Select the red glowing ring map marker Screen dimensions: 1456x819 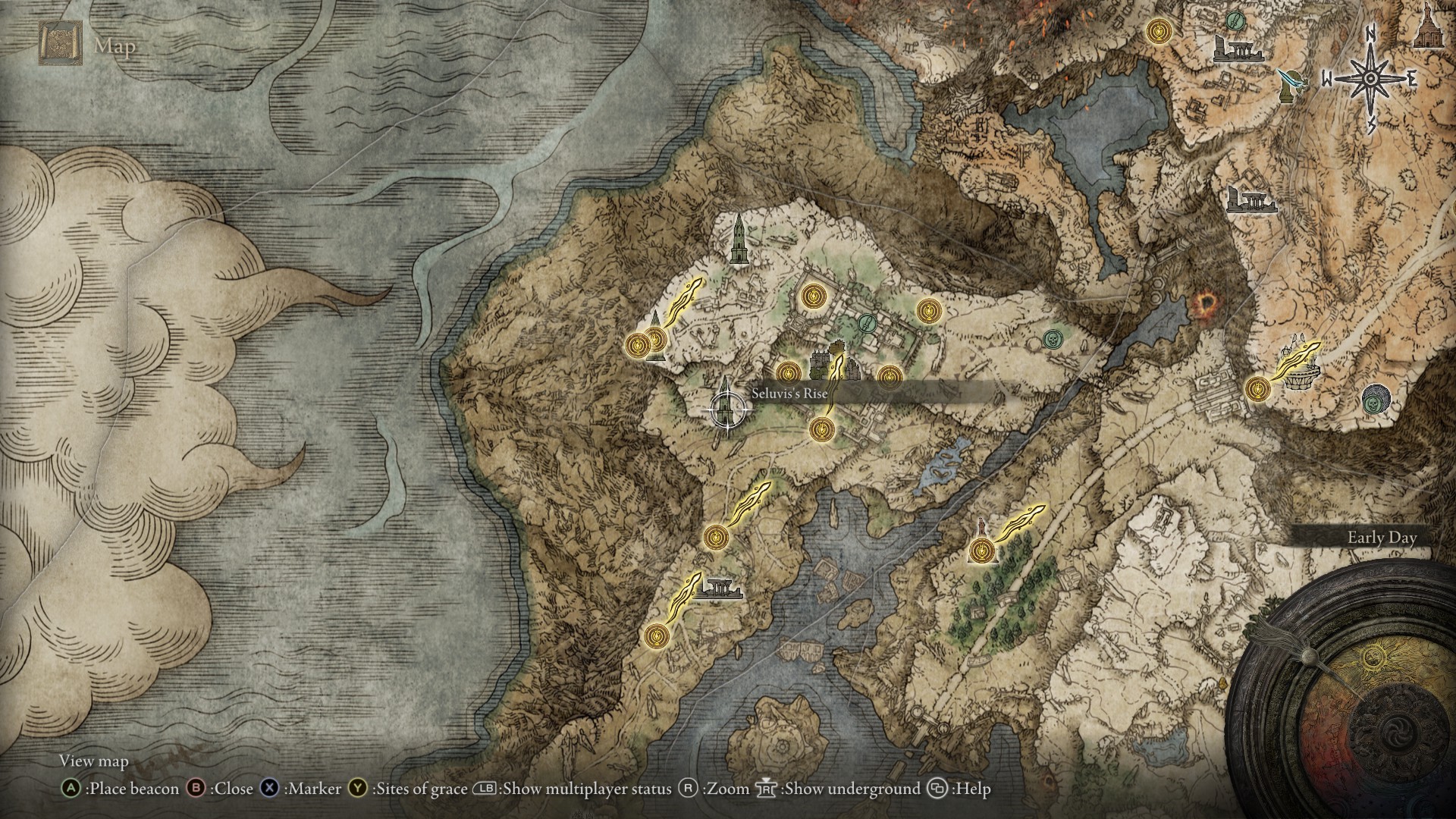tap(1202, 306)
